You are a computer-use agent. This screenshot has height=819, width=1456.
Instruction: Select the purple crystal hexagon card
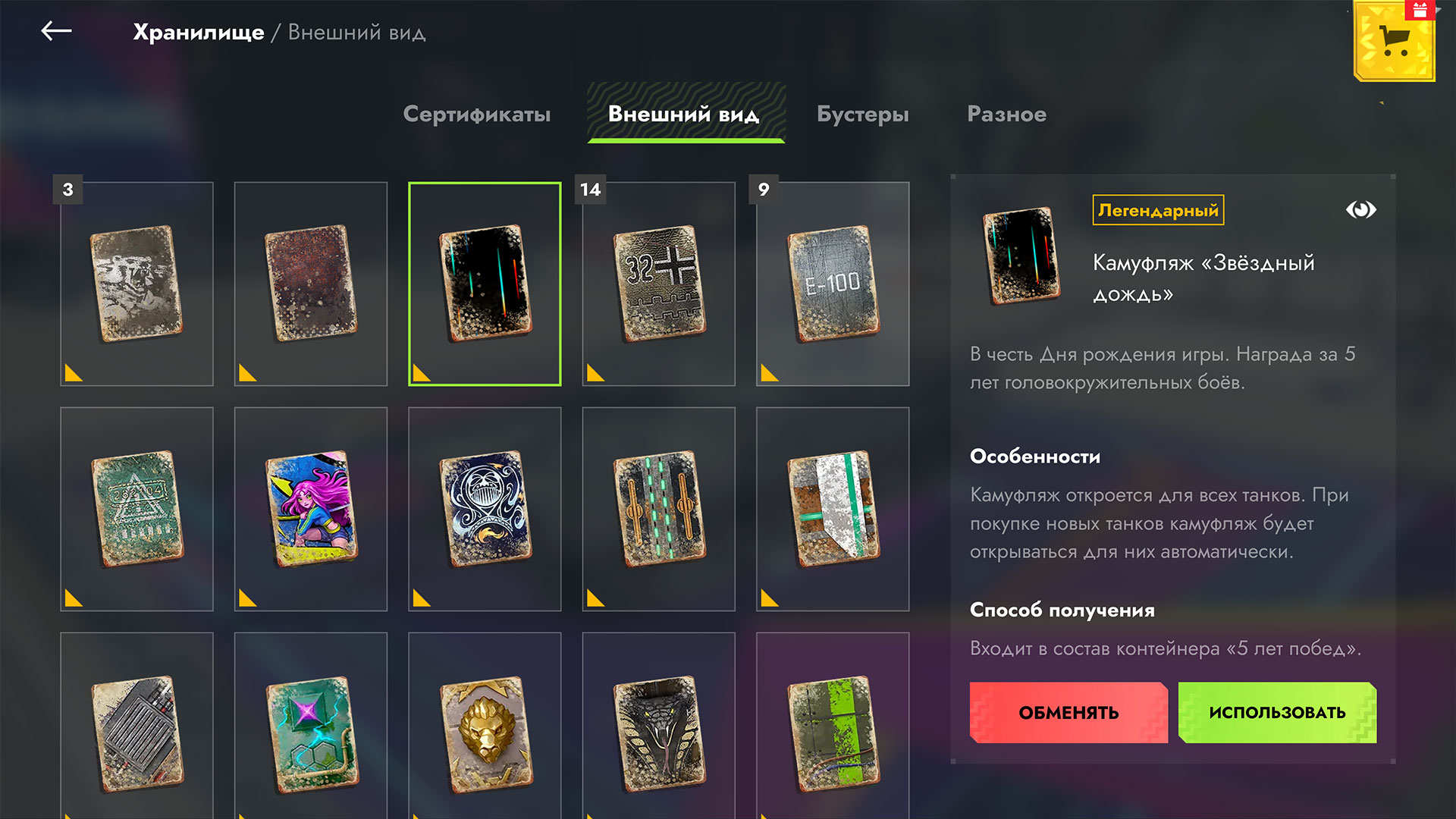(311, 732)
